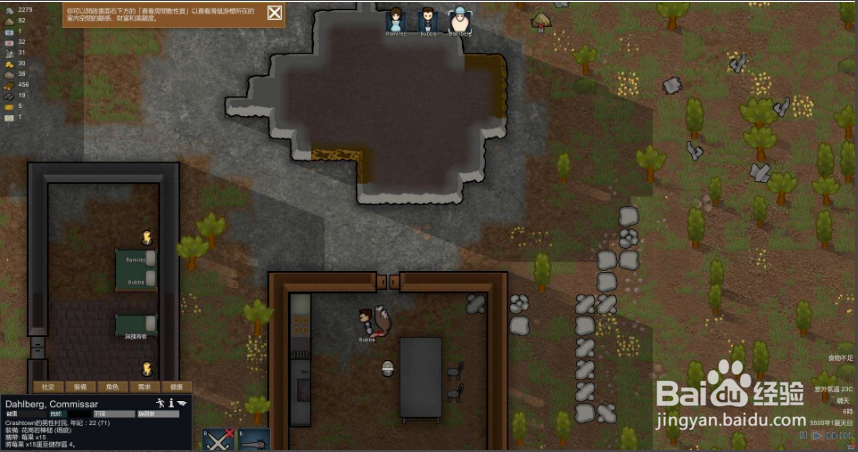This screenshot has width=858, height=452.
Task: Switch to the 角色 (Character) tab
Action: pos(112,386)
